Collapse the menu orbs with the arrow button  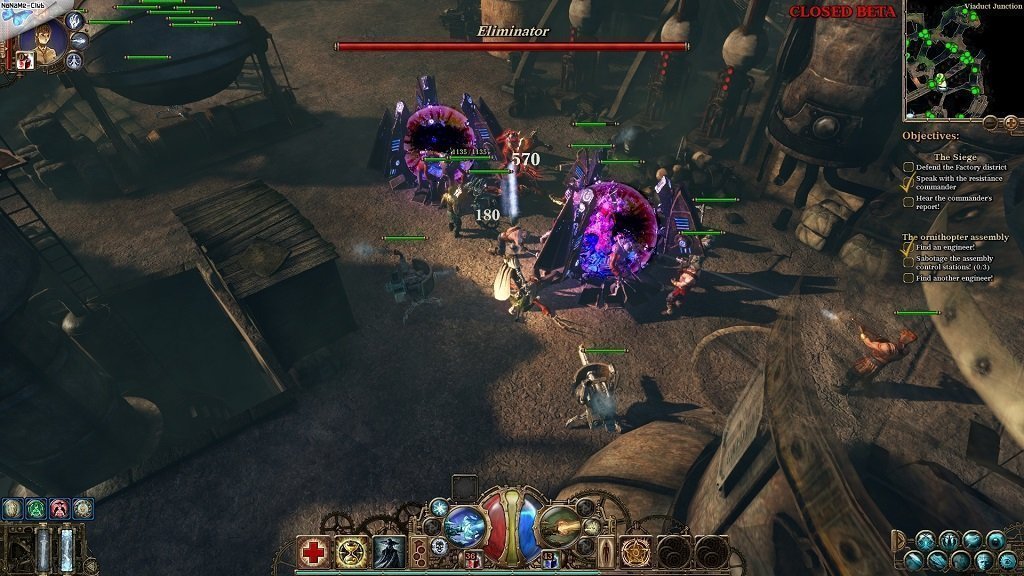[x=898, y=538]
